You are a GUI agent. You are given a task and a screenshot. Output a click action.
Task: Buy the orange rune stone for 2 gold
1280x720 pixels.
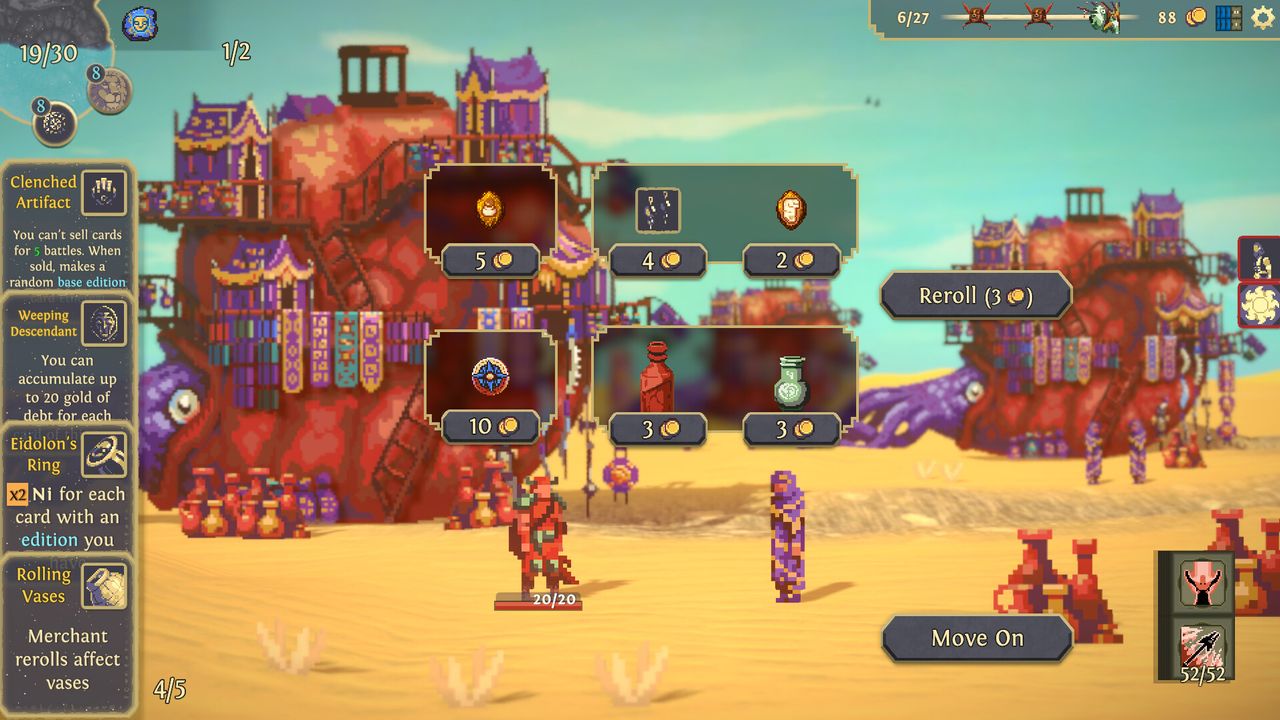coord(791,210)
